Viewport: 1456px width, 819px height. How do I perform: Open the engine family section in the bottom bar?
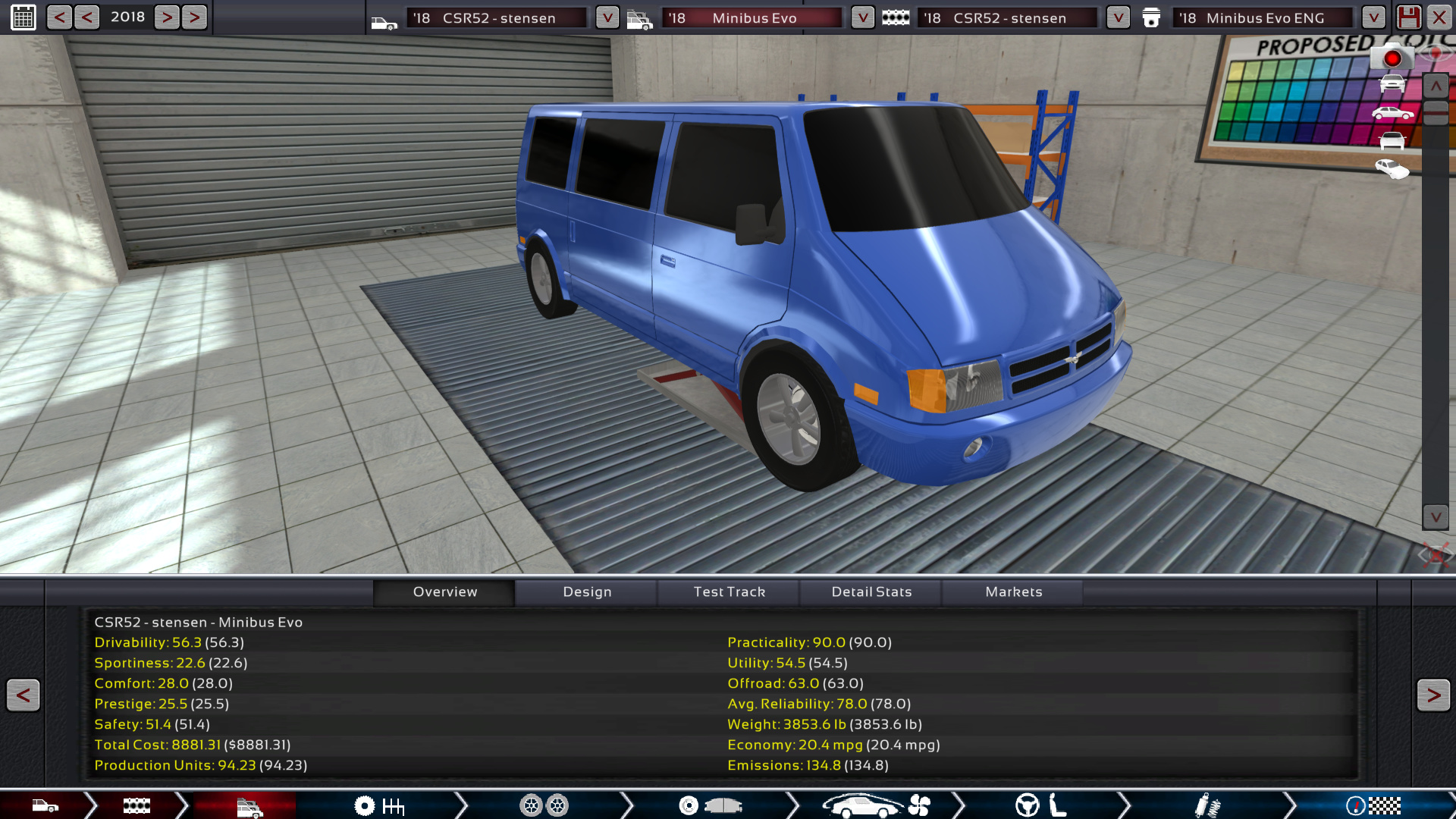coord(136,805)
